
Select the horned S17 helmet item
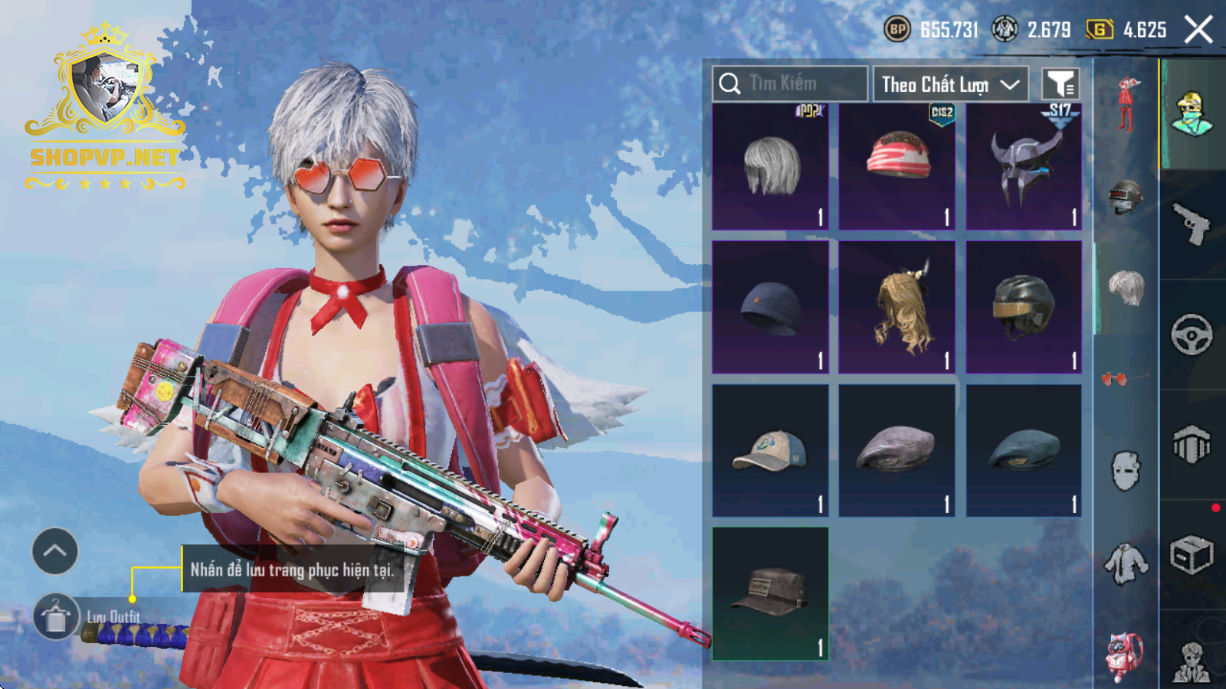(x=1024, y=167)
